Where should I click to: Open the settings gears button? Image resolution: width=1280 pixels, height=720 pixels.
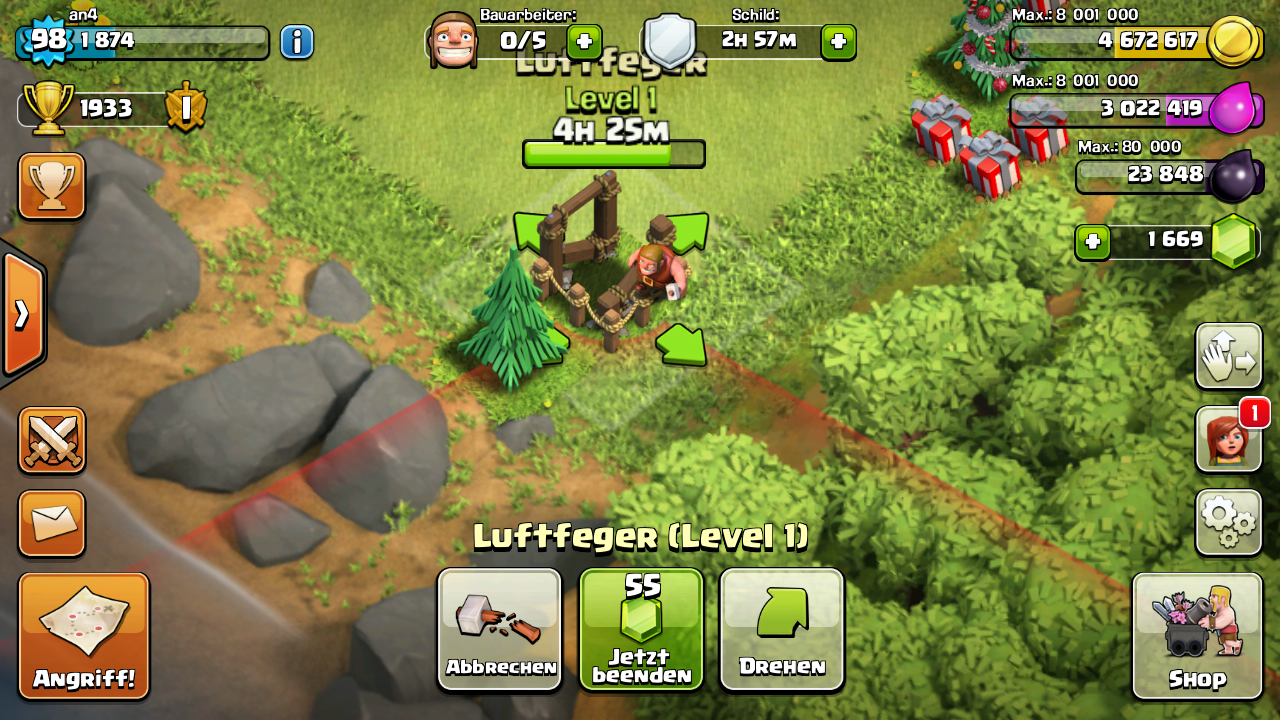[x=1228, y=522]
